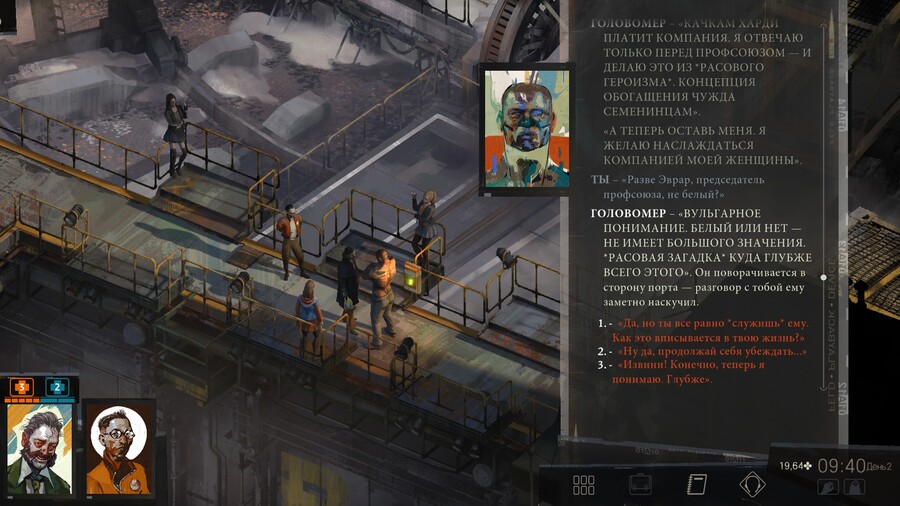Click the right hand item slot
The image size is (900, 506).
(x=854, y=487)
